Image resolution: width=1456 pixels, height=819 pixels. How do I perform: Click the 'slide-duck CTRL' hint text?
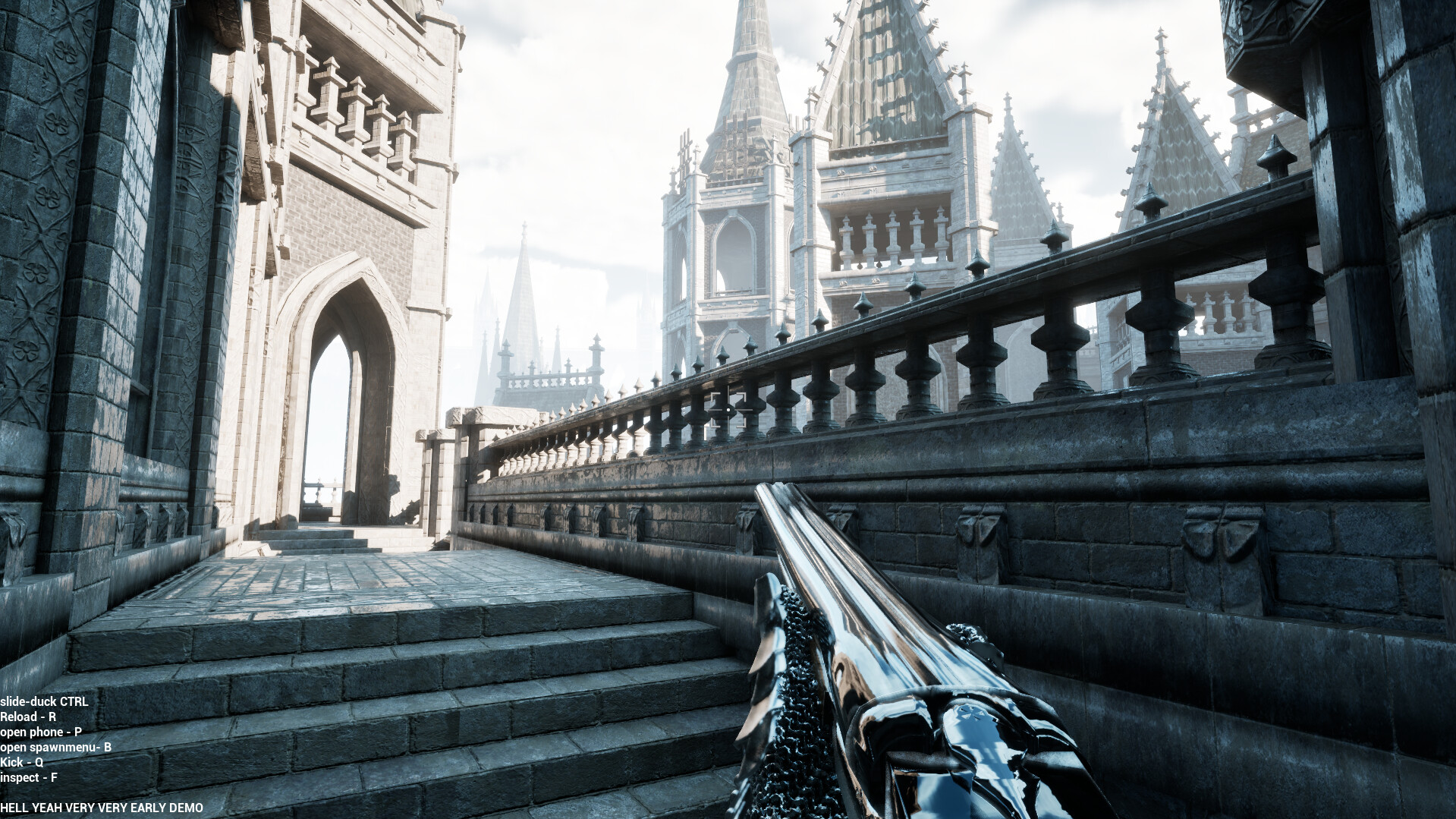44,702
